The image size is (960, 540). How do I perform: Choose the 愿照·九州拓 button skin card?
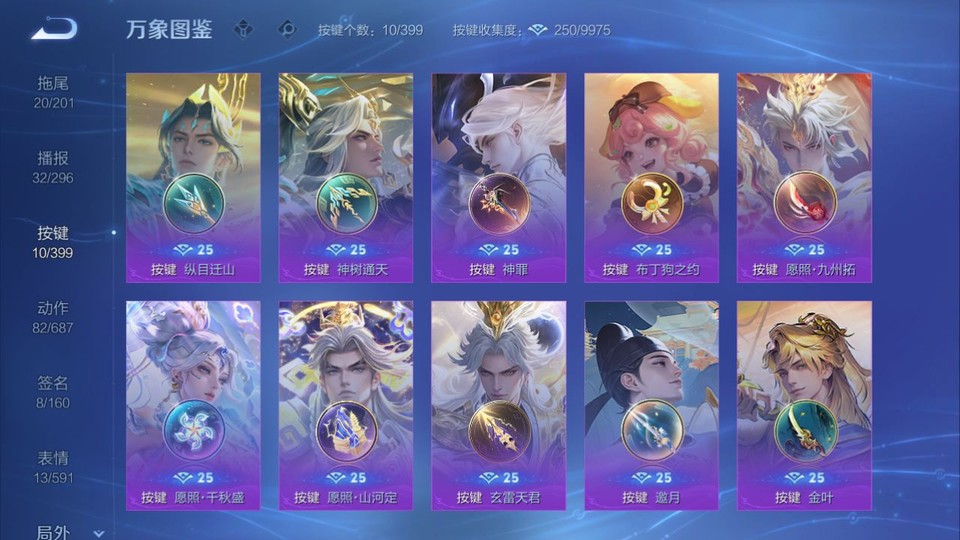click(804, 177)
